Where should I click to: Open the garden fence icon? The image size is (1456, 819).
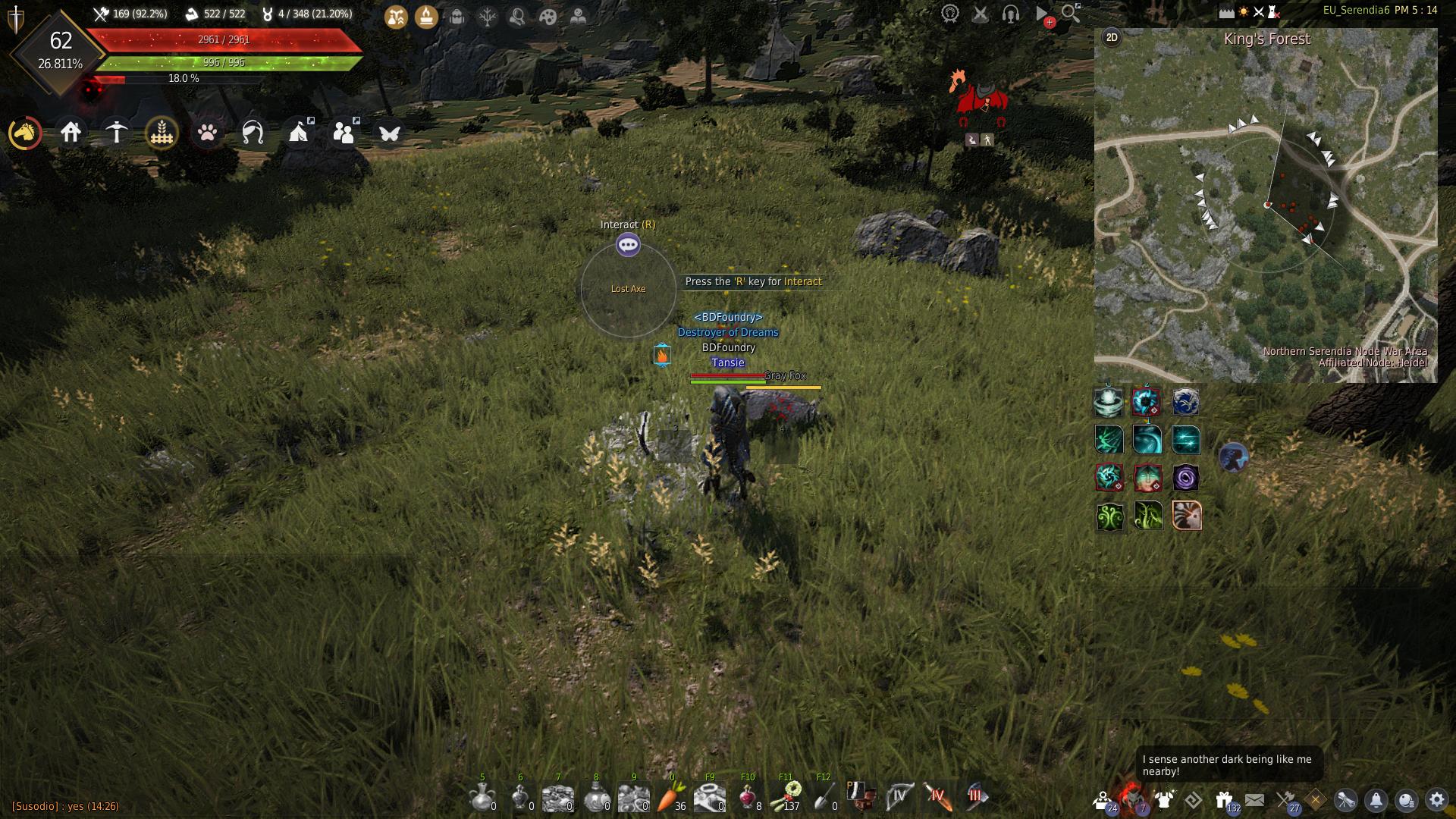162,133
